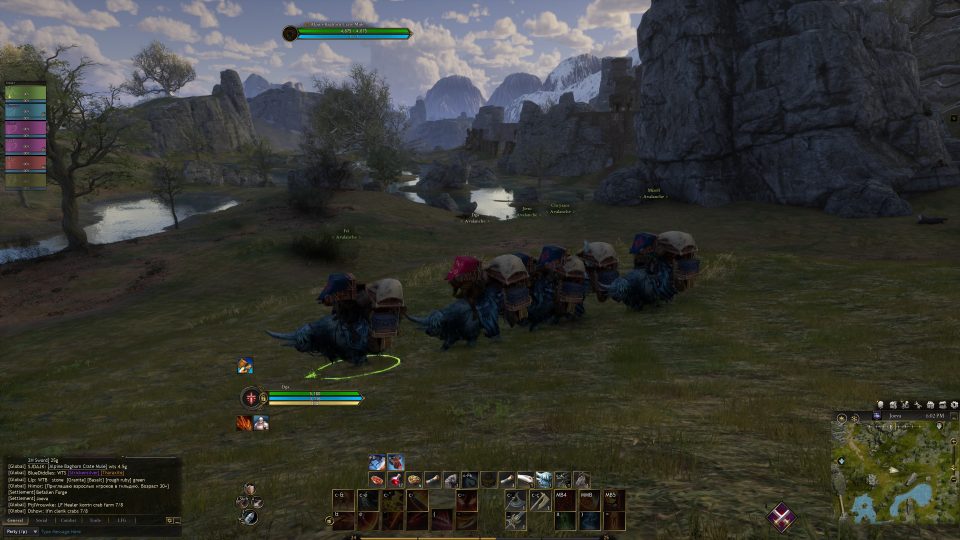
Task: Open the Social chat tab
Action: (x=41, y=520)
